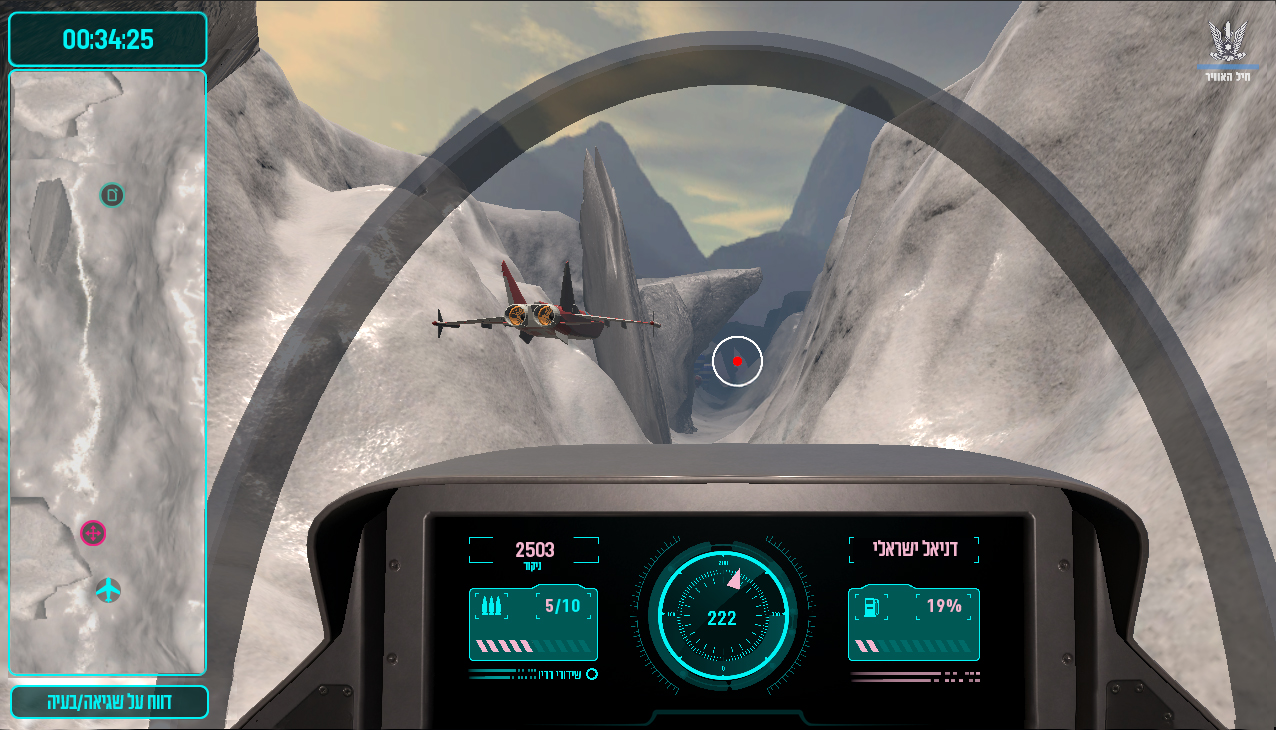The width and height of the screenshot is (1276, 730).
Task: Select the teal objective marker on minimap
Action: pyautogui.click(x=112, y=195)
